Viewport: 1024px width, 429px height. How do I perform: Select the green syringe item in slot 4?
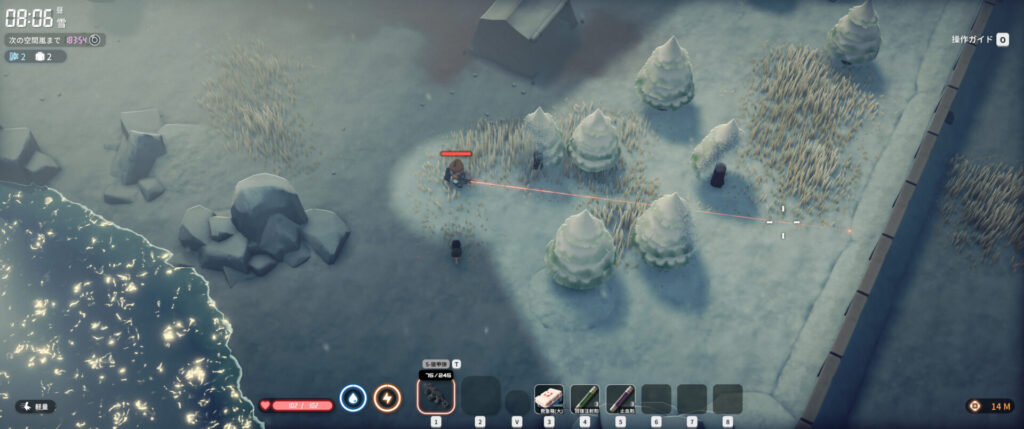coord(584,398)
